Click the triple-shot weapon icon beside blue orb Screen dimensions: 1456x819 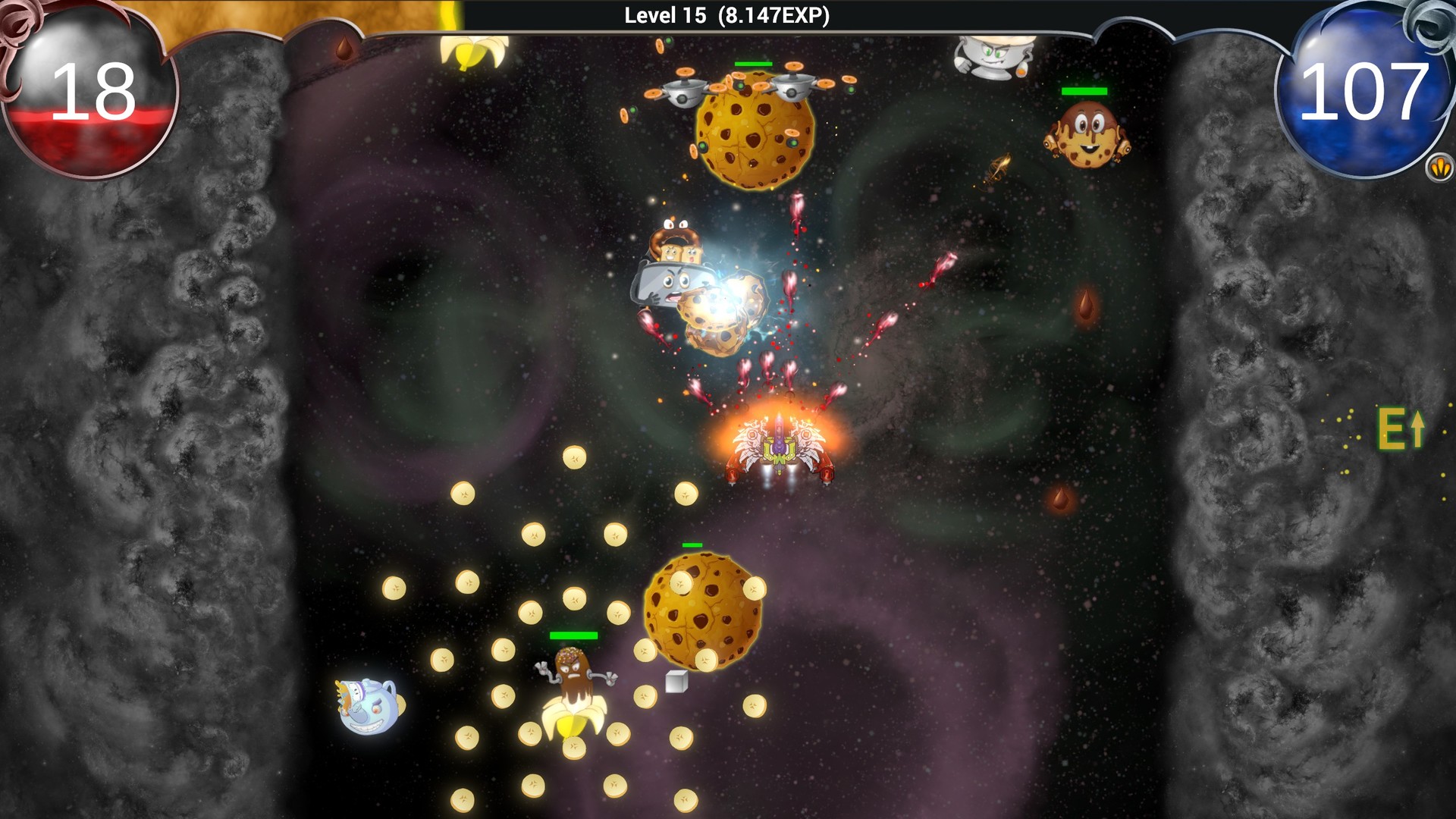pyautogui.click(x=1439, y=167)
